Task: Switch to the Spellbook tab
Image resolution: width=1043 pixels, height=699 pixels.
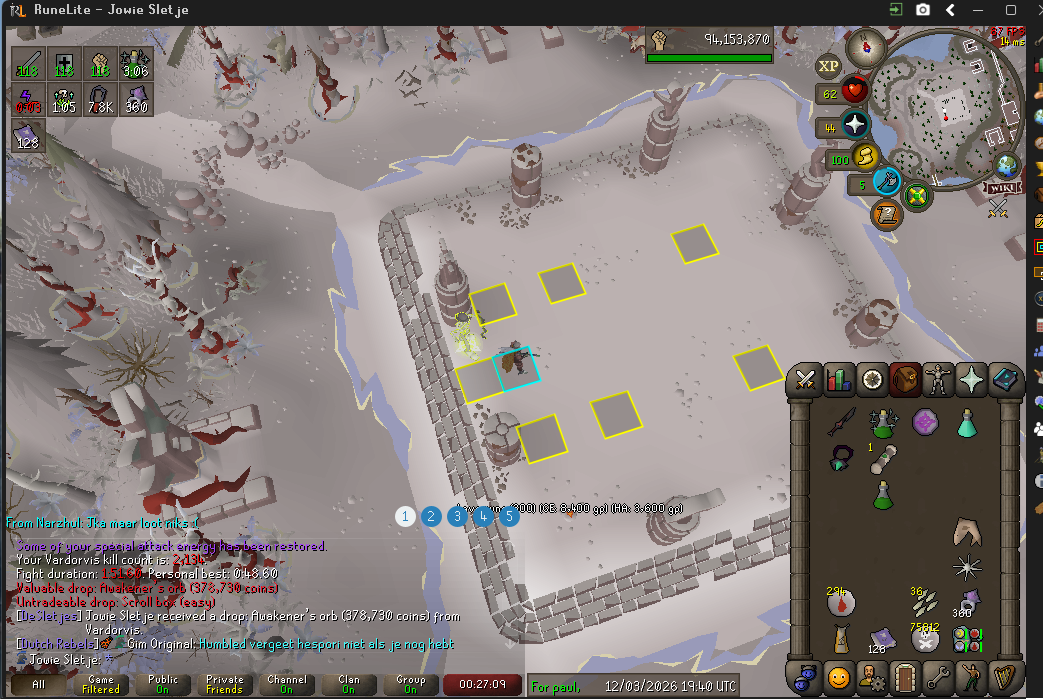Action: (x=1003, y=381)
